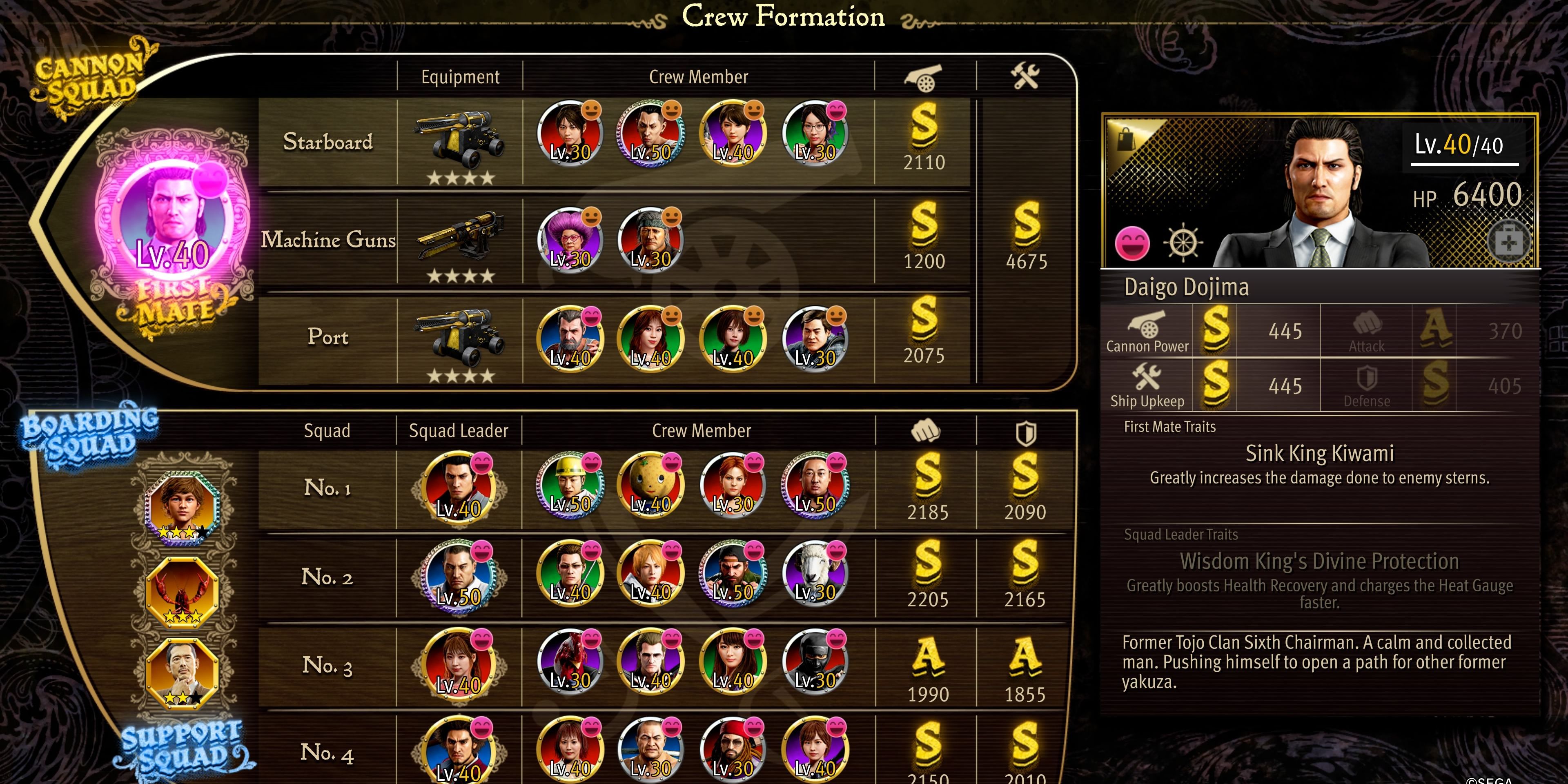Pick the suited man support squad slot
Viewport: 1568px width, 784px height.
pyautogui.click(x=182, y=673)
